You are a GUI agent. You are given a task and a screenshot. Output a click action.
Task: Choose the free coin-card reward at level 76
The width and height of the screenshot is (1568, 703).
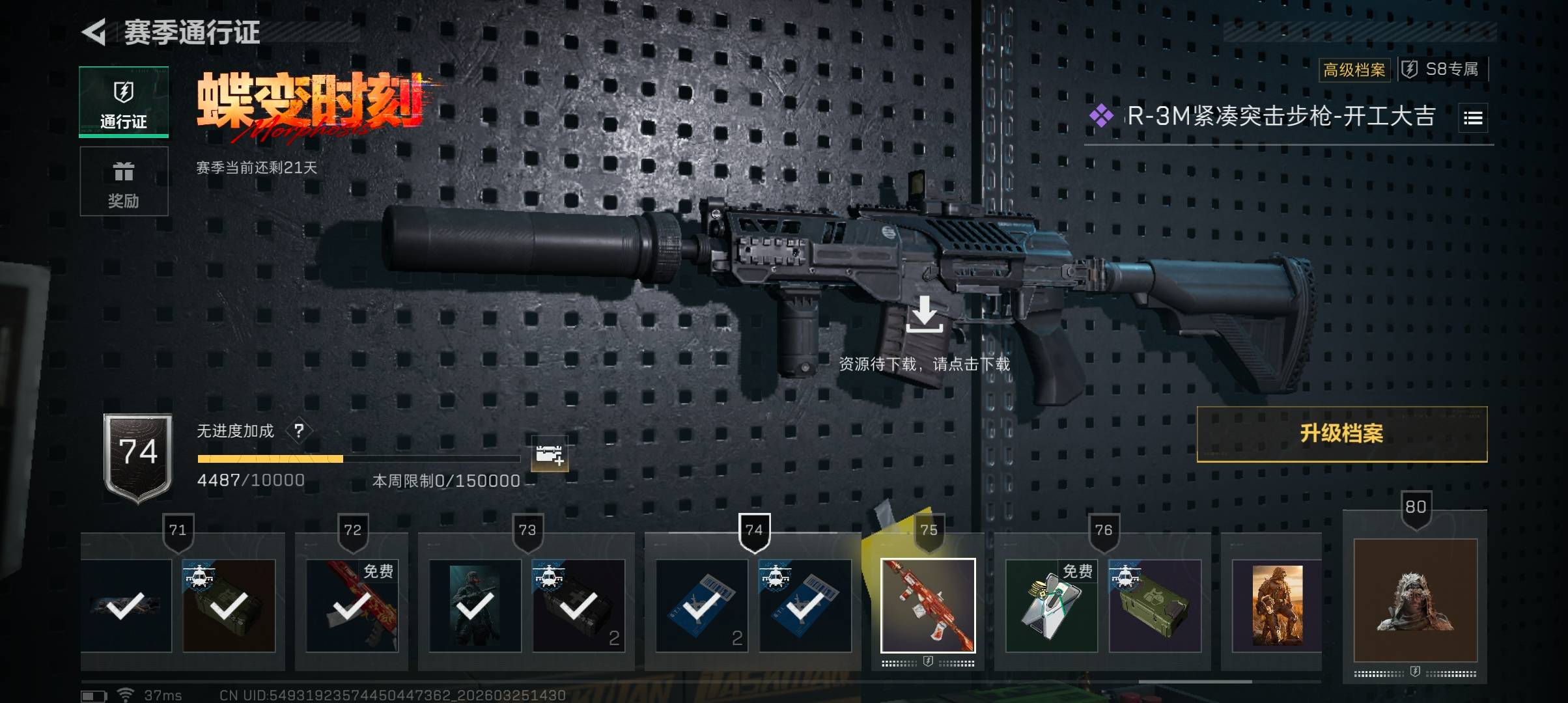pyautogui.click(x=1051, y=605)
